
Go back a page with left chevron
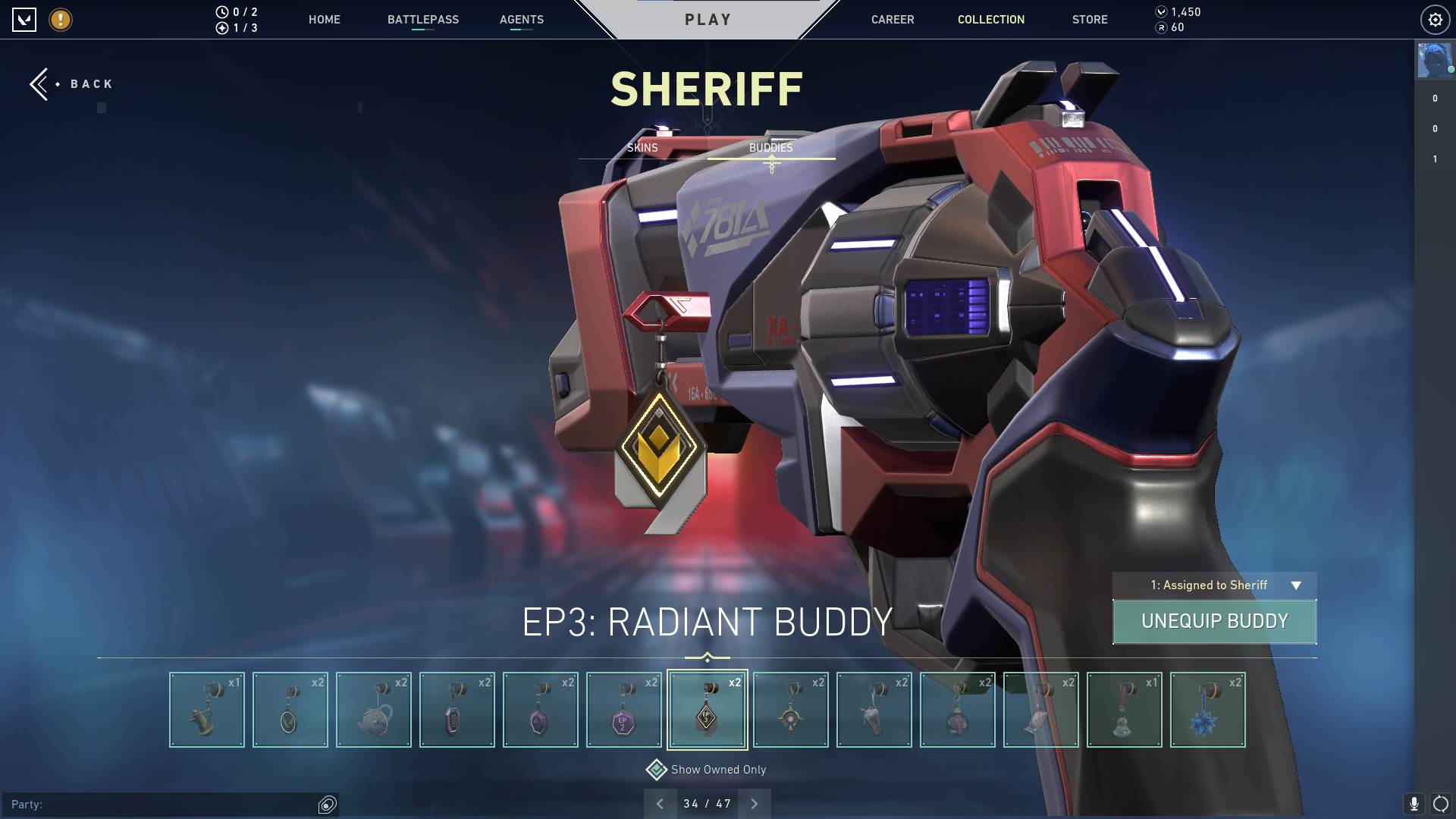[x=660, y=802]
